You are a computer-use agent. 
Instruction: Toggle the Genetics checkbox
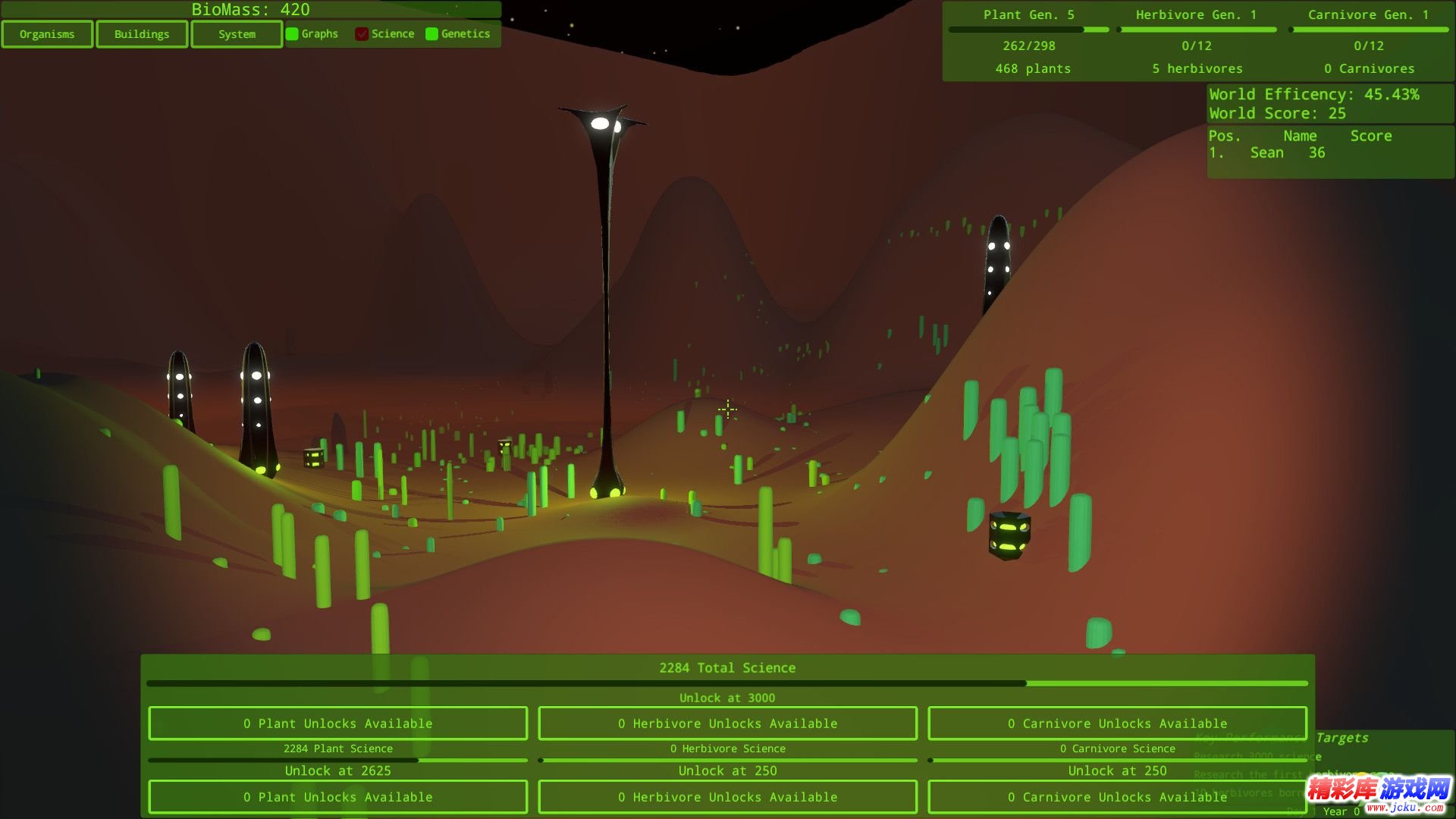pyautogui.click(x=432, y=34)
